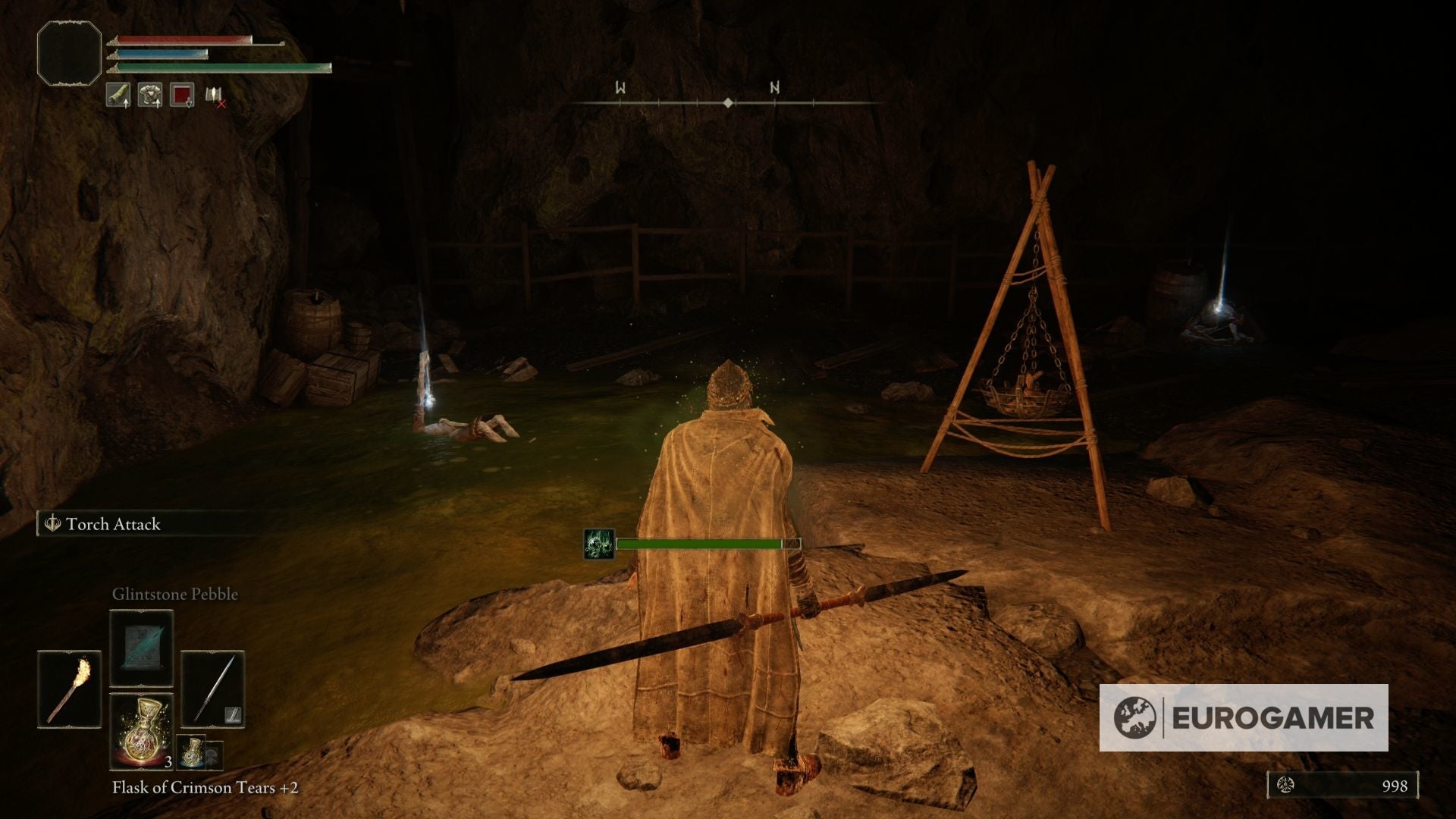
Task: Select the Glintstone Pebble spell slot
Action: pos(142,649)
